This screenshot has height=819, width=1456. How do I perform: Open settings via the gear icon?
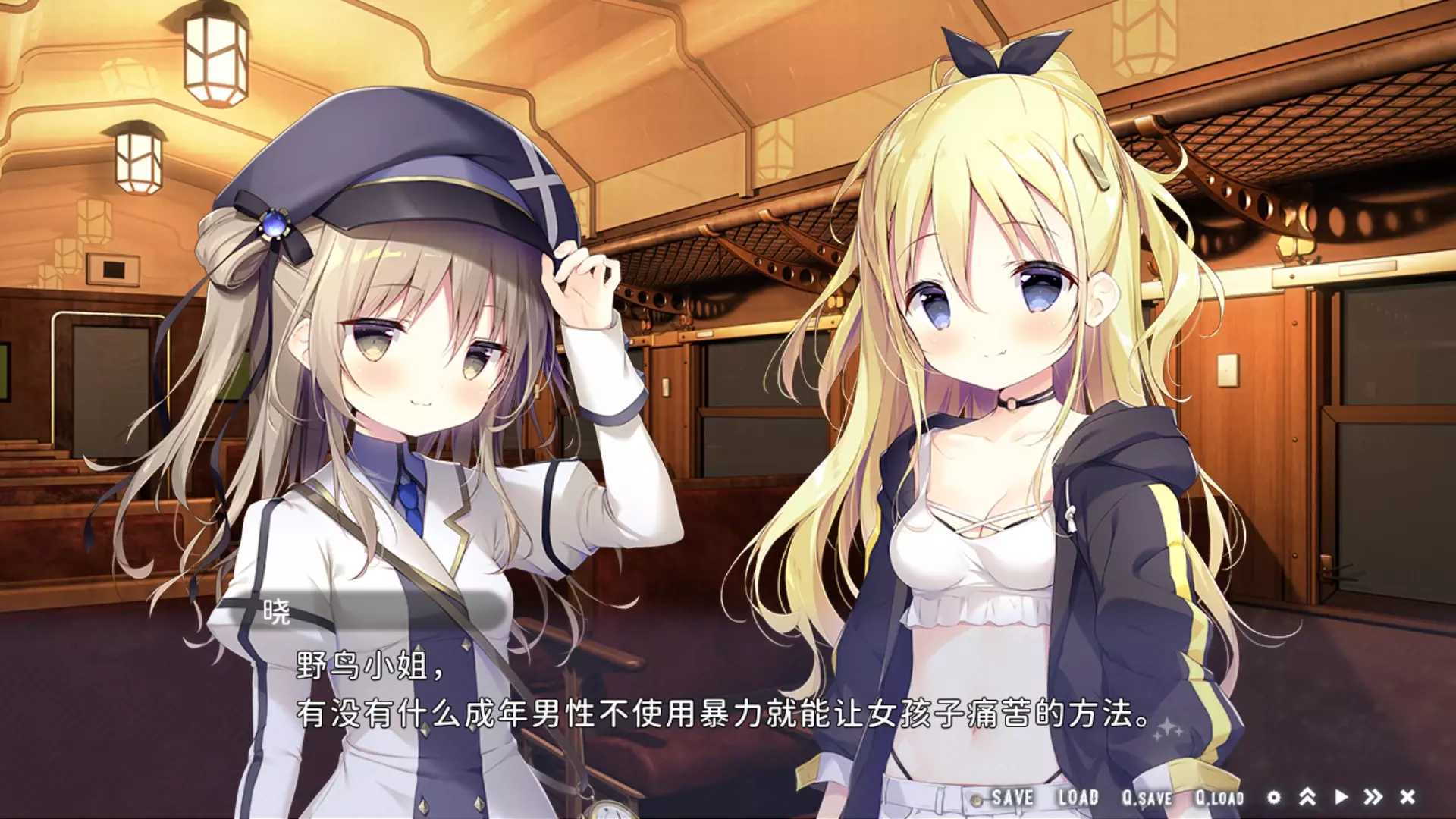pos(1274,797)
